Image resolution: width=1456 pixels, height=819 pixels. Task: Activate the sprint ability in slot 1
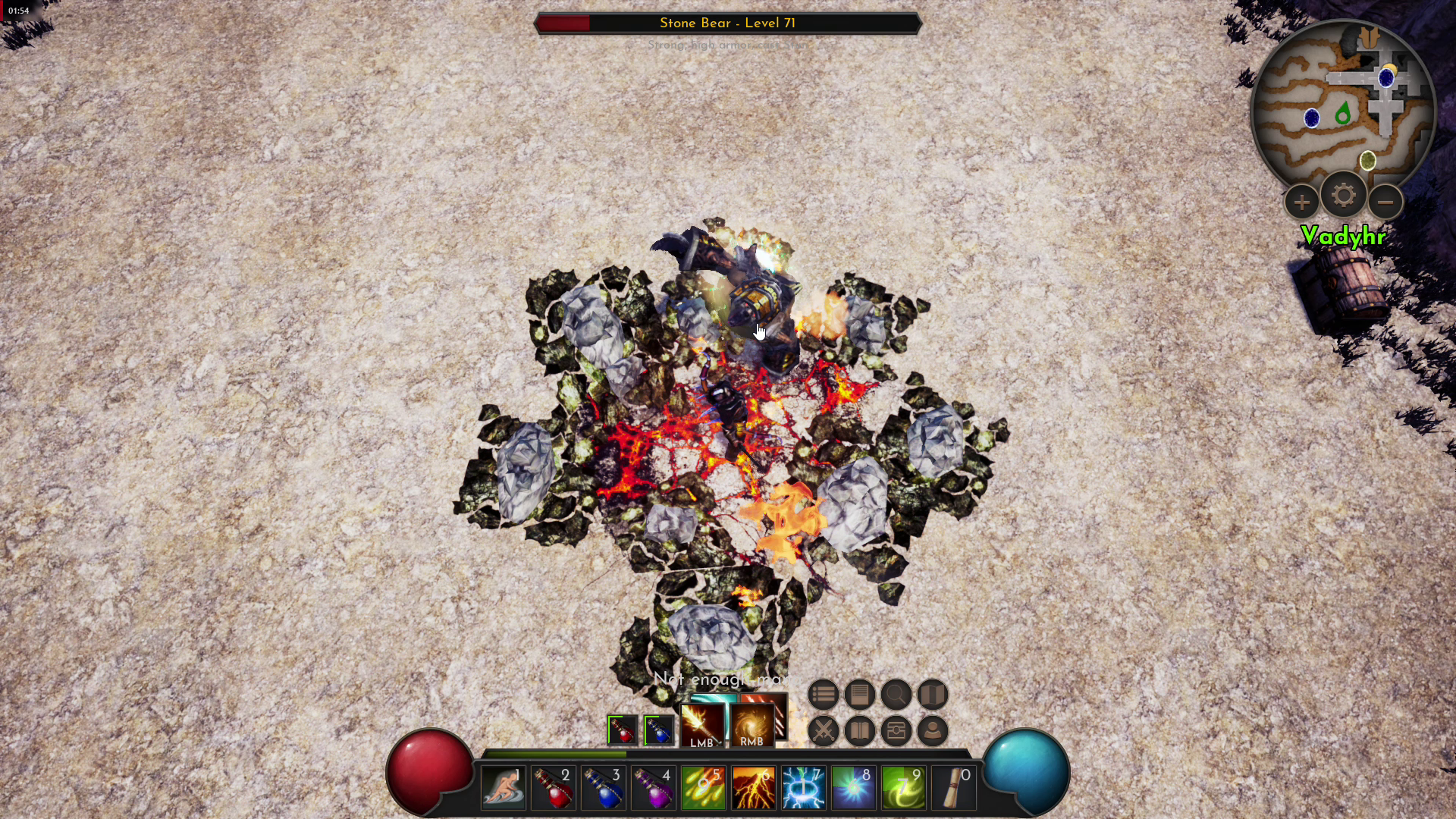(x=504, y=788)
